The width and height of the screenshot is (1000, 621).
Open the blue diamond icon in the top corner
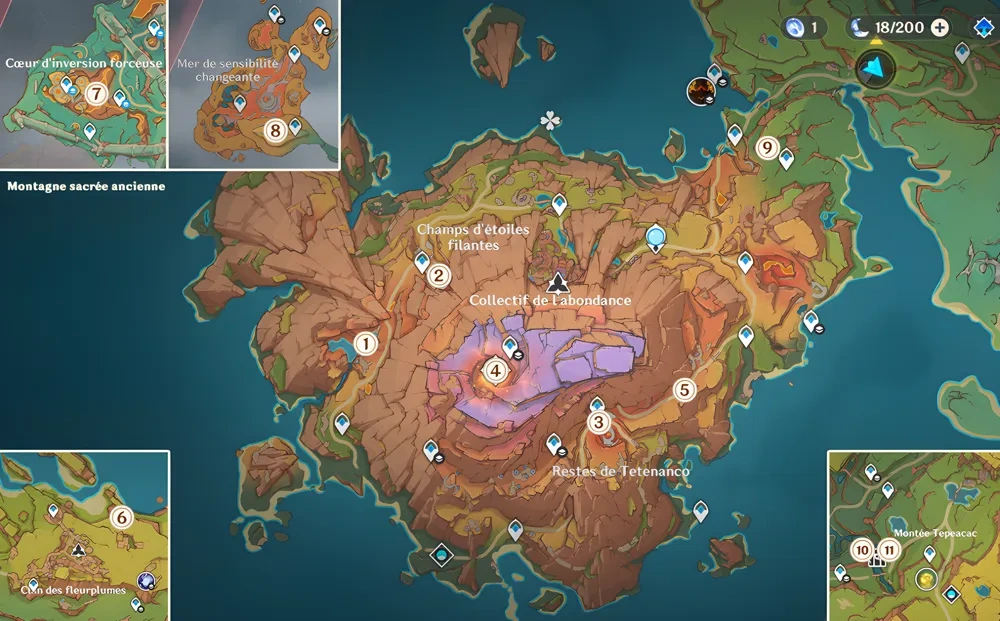(x=983, y=28)
